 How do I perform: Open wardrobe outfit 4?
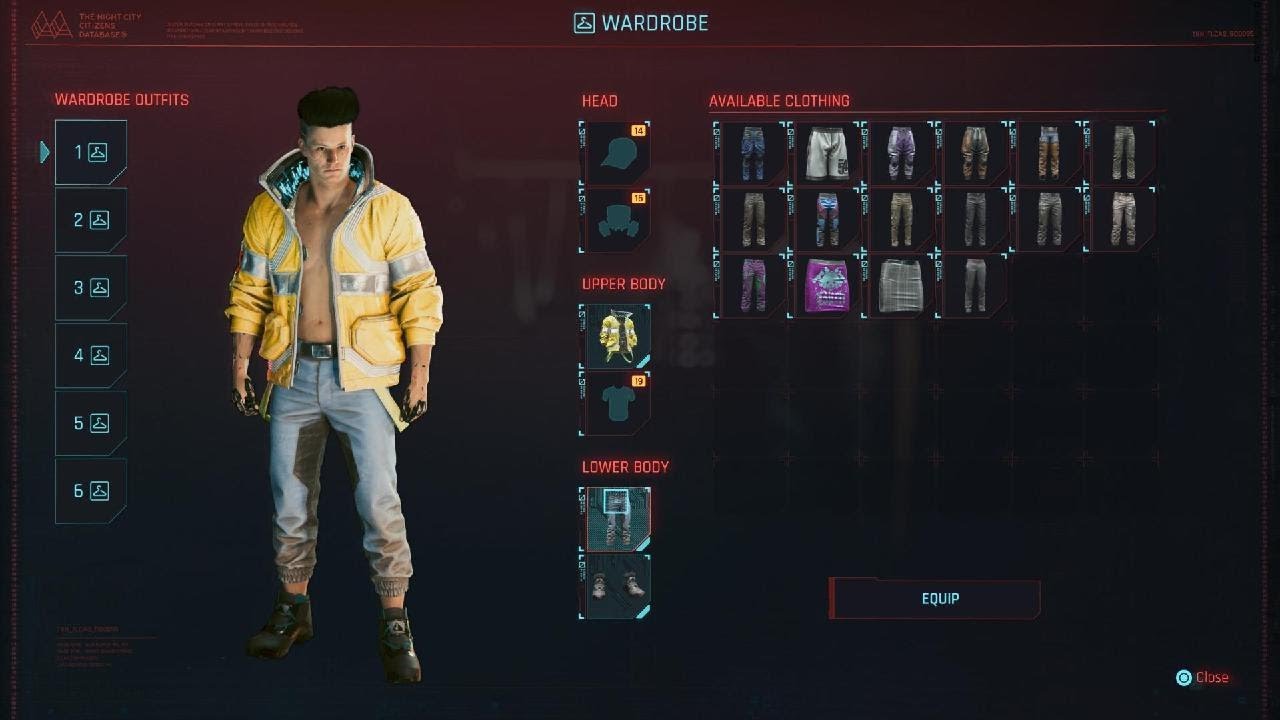[91, 355]
